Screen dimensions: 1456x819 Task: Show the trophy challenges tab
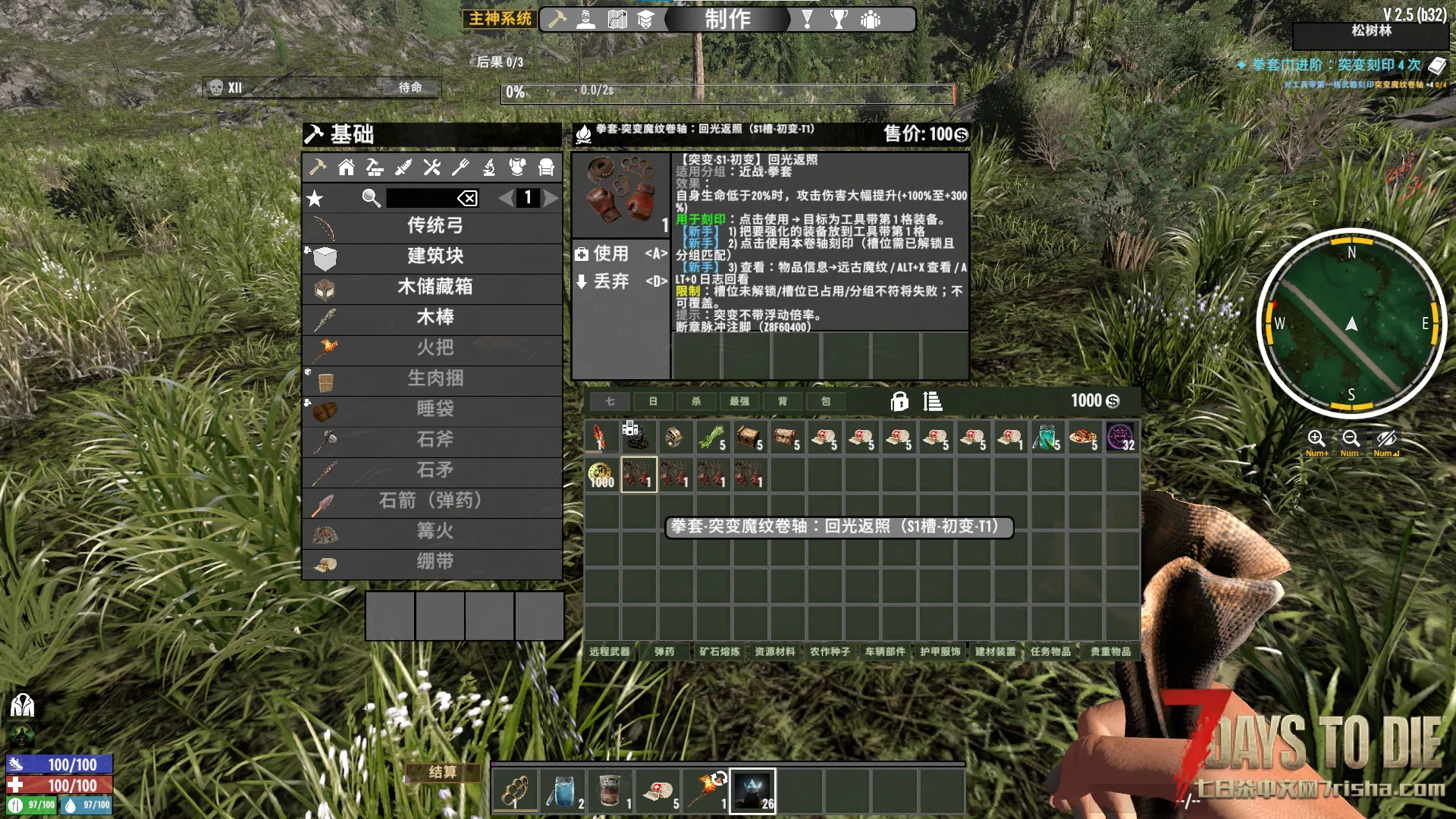(x=839, y=20)
